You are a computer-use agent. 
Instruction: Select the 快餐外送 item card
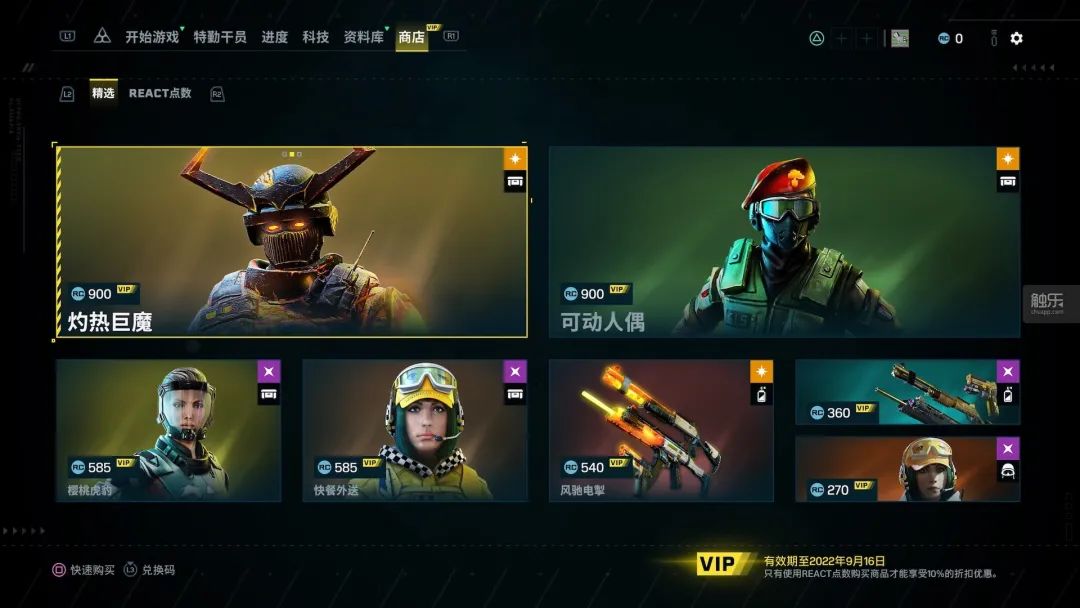(x=415, y=430)
